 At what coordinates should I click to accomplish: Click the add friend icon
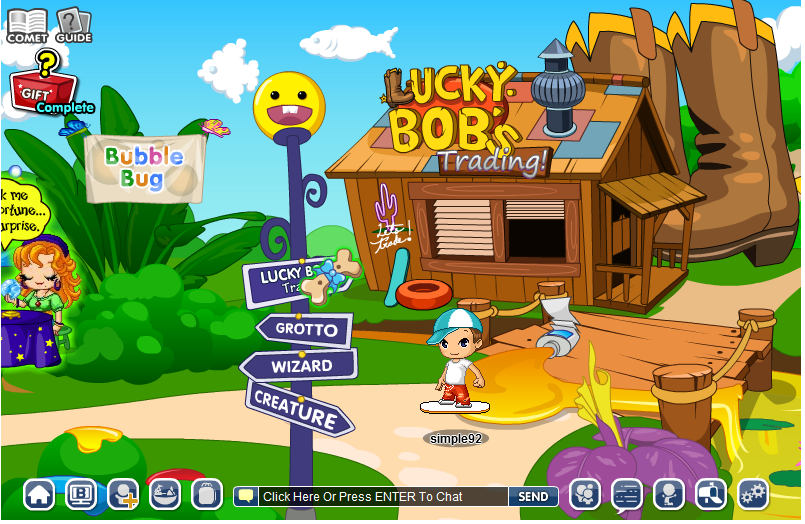coord(123,494)
